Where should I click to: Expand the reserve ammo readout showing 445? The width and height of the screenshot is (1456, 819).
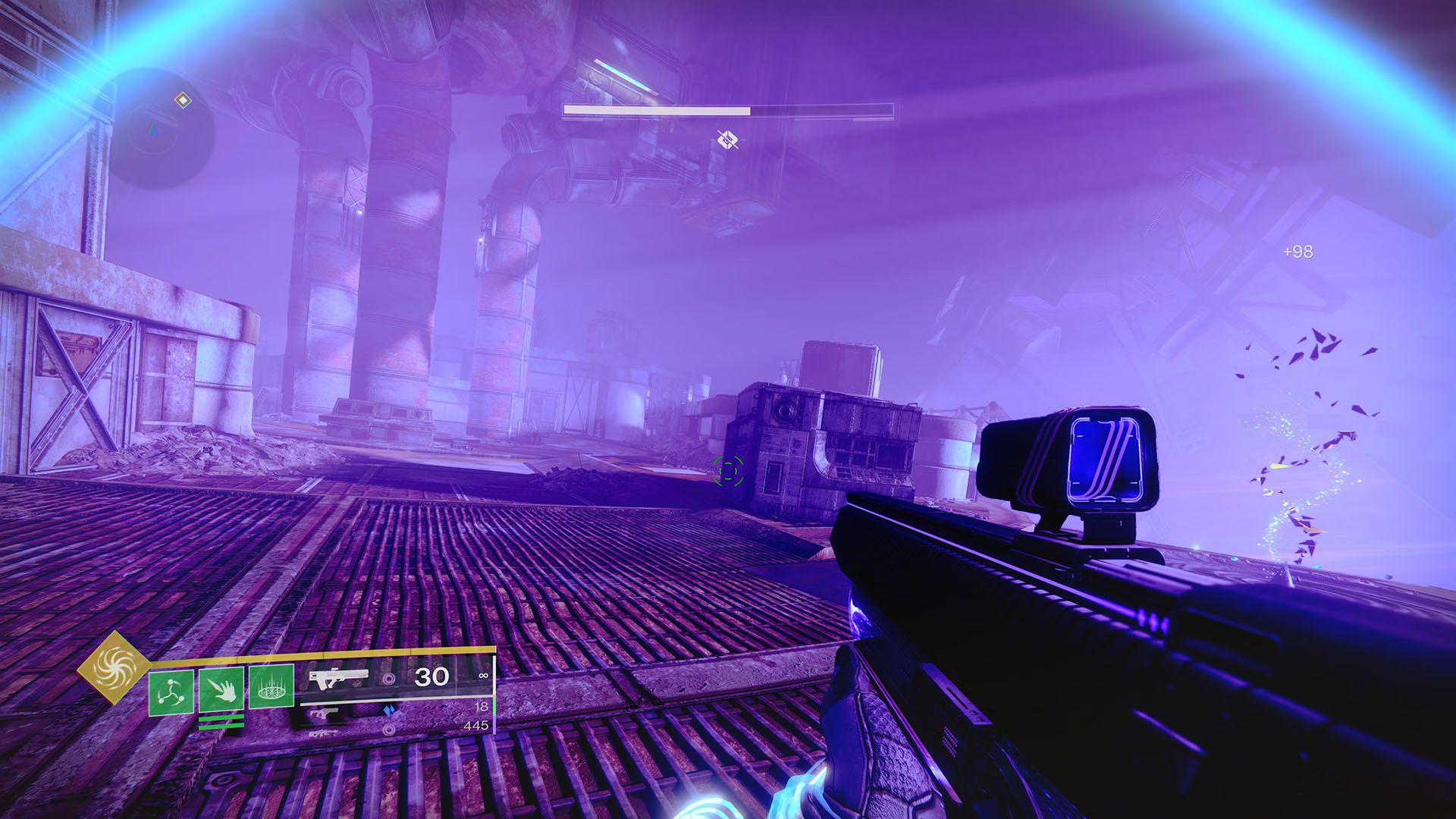click(x=476, y=726)
